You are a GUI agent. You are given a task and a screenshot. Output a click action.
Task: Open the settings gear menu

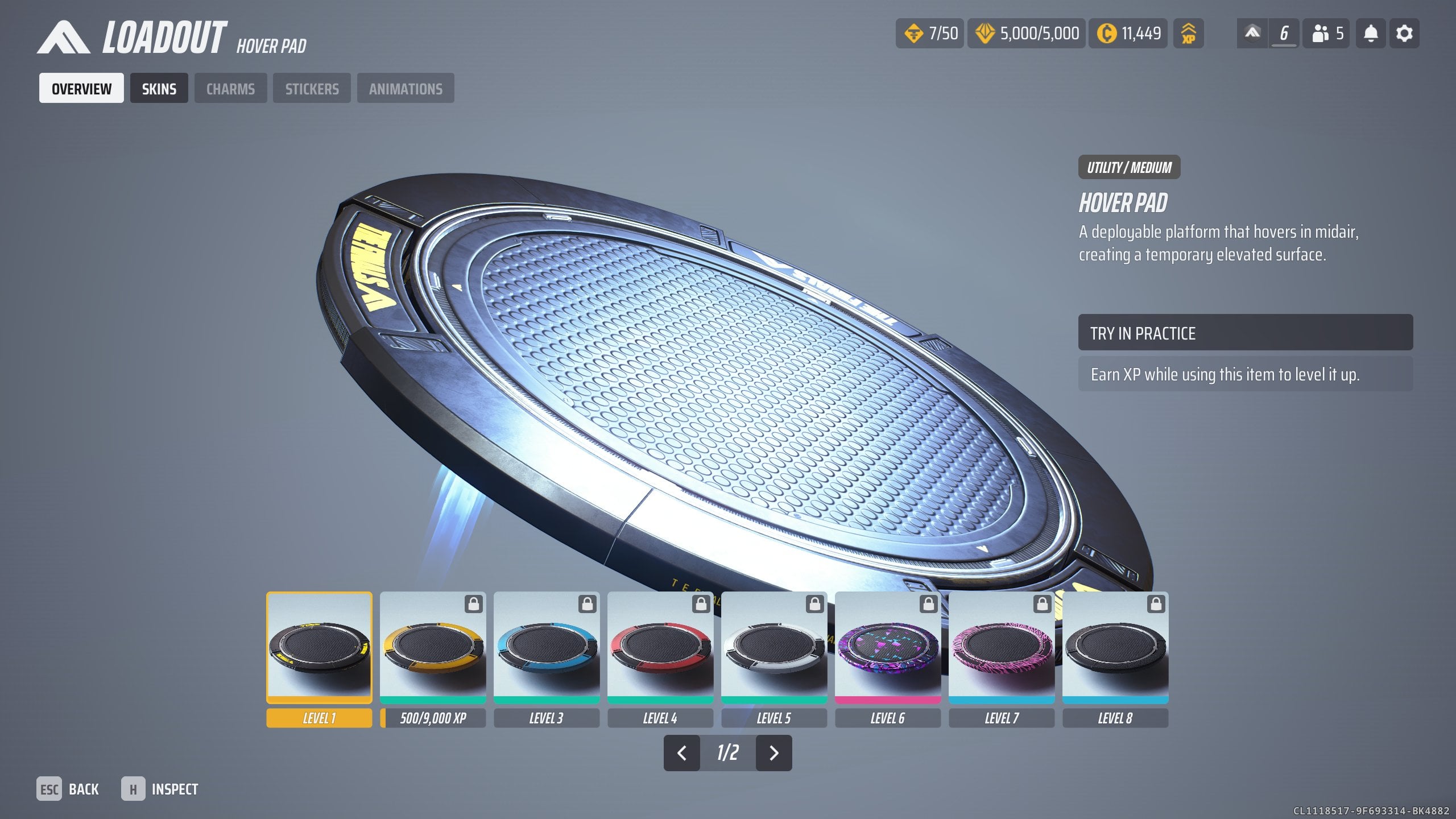pyautogui.click(x=1404, y=34)
